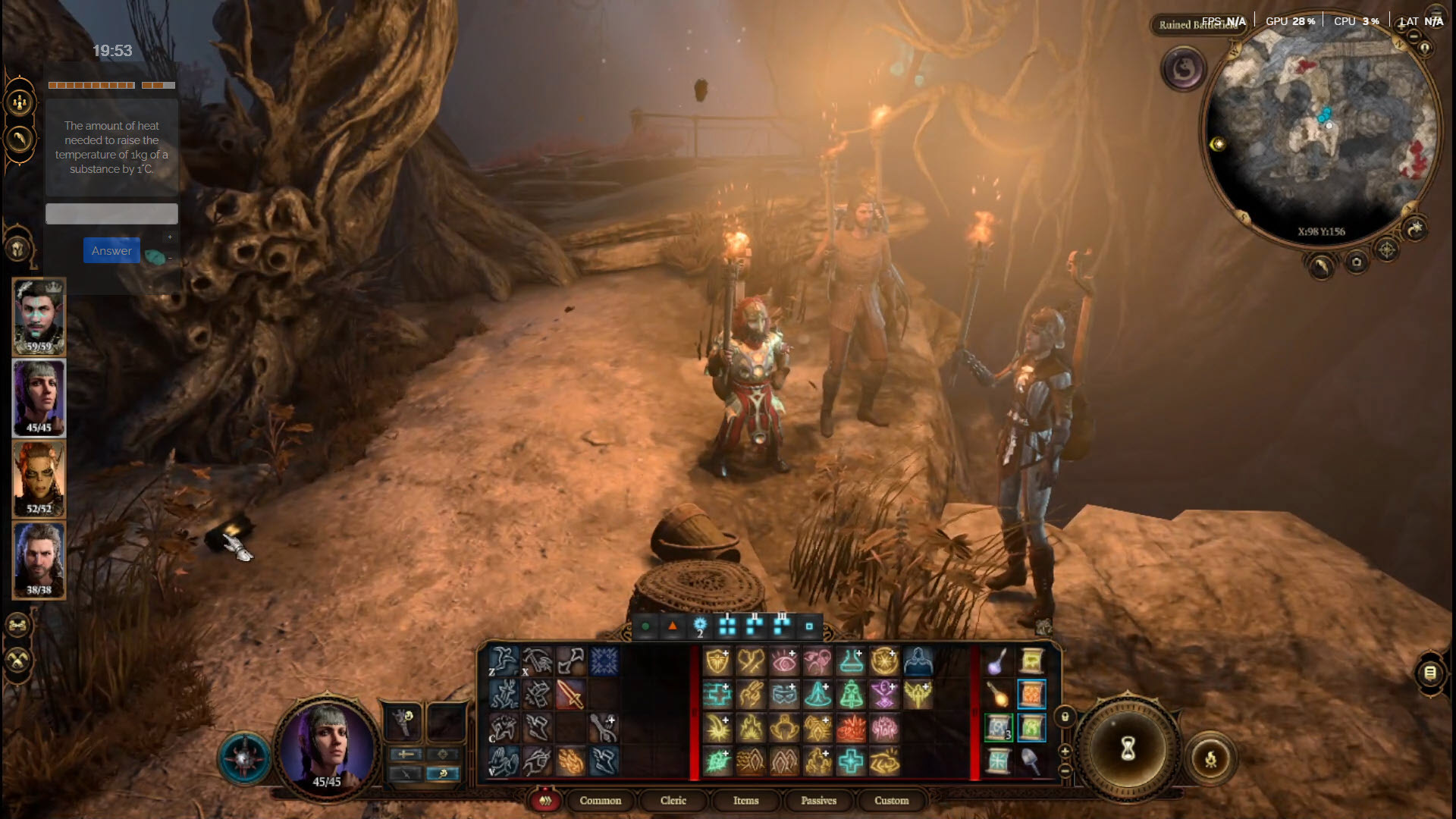Screen dimensions: 1456x819
Task: Use the red sword attack ability
Action: click(x=570, y=695)
